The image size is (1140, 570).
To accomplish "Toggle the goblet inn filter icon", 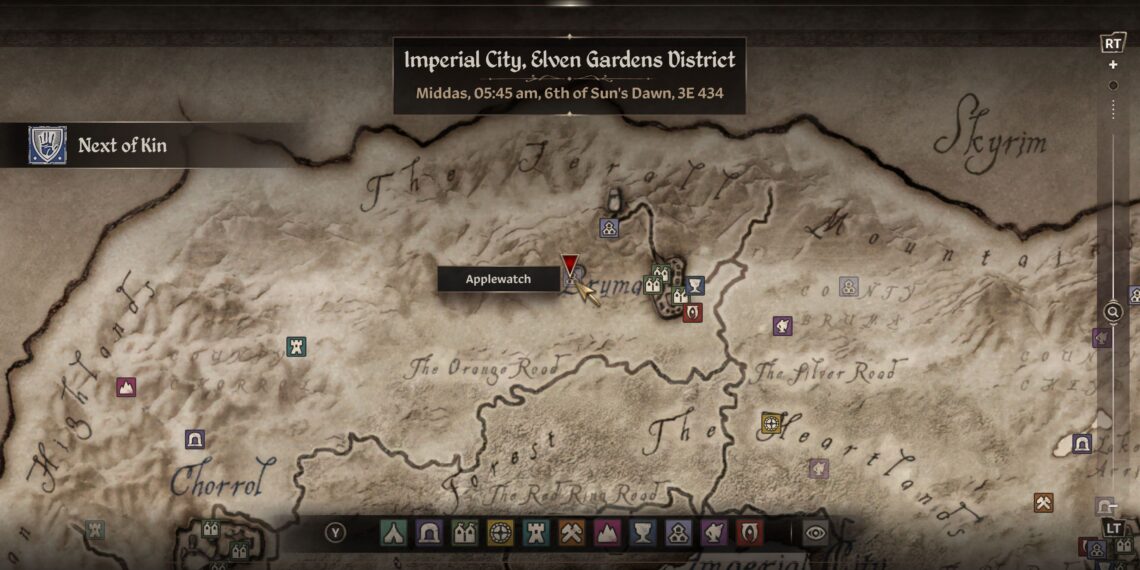I will (x=643, y=533).
